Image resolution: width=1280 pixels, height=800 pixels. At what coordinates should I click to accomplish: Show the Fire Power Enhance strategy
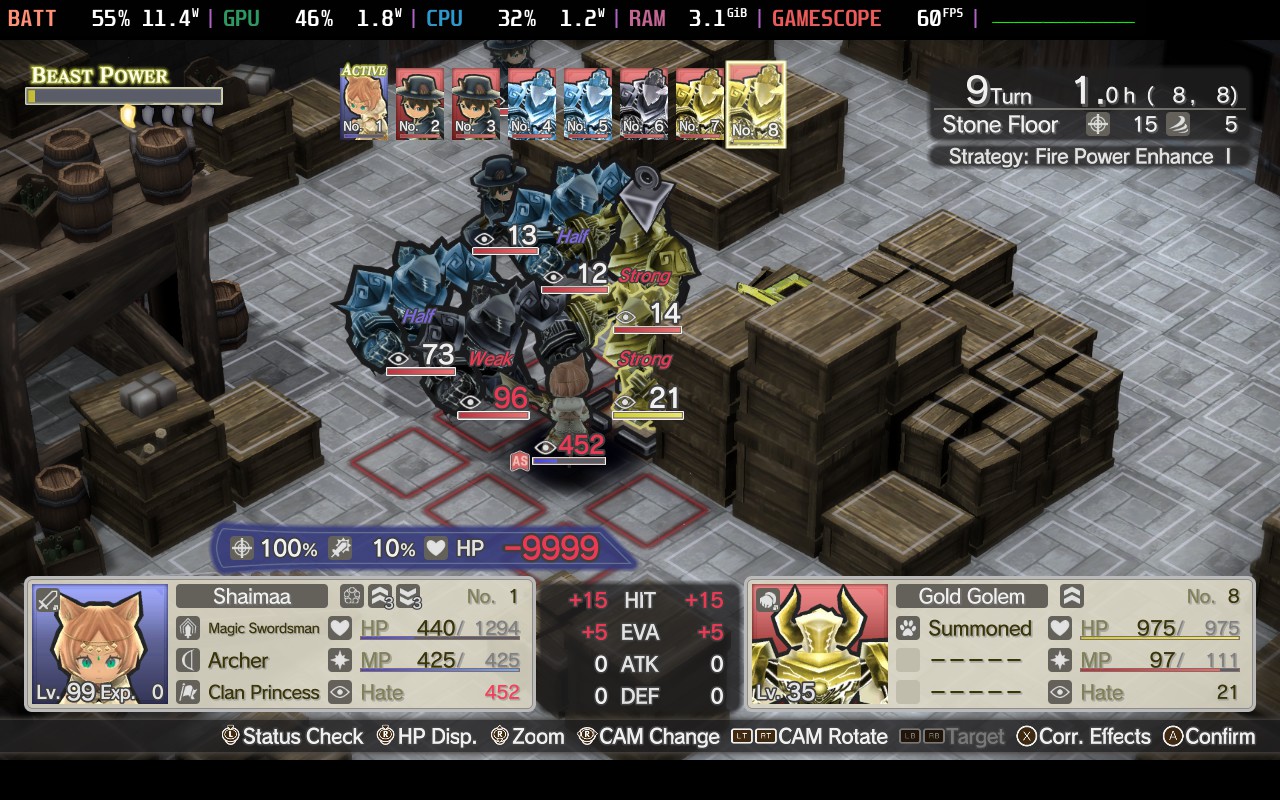(x=1090, y=156)
